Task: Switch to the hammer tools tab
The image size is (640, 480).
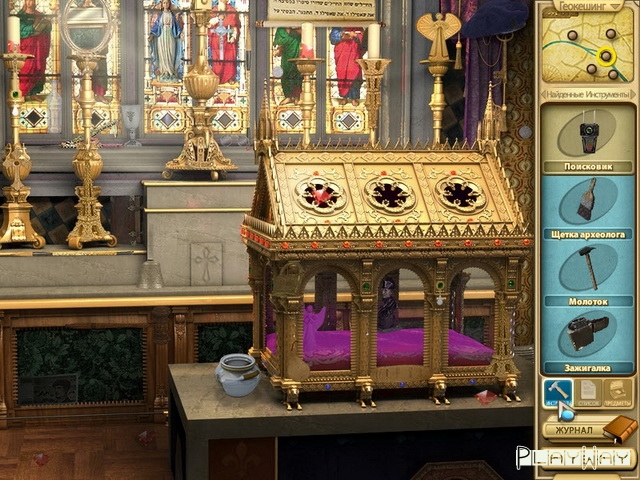Action: pos(557,392)
